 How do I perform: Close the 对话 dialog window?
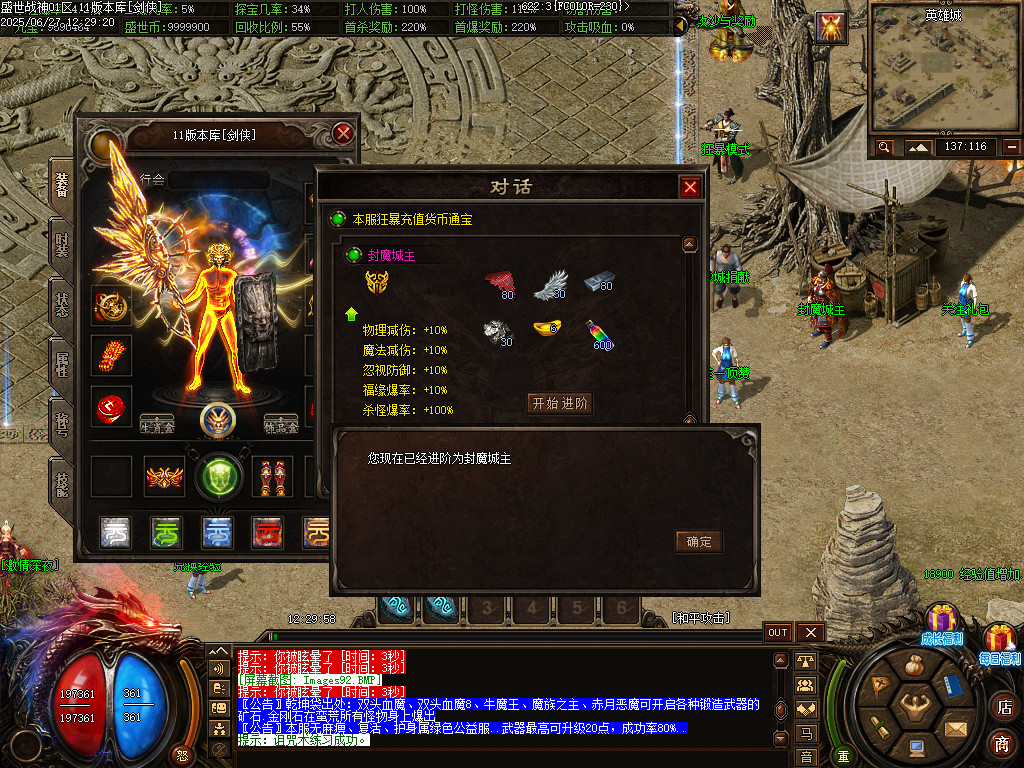pos(690,187)
